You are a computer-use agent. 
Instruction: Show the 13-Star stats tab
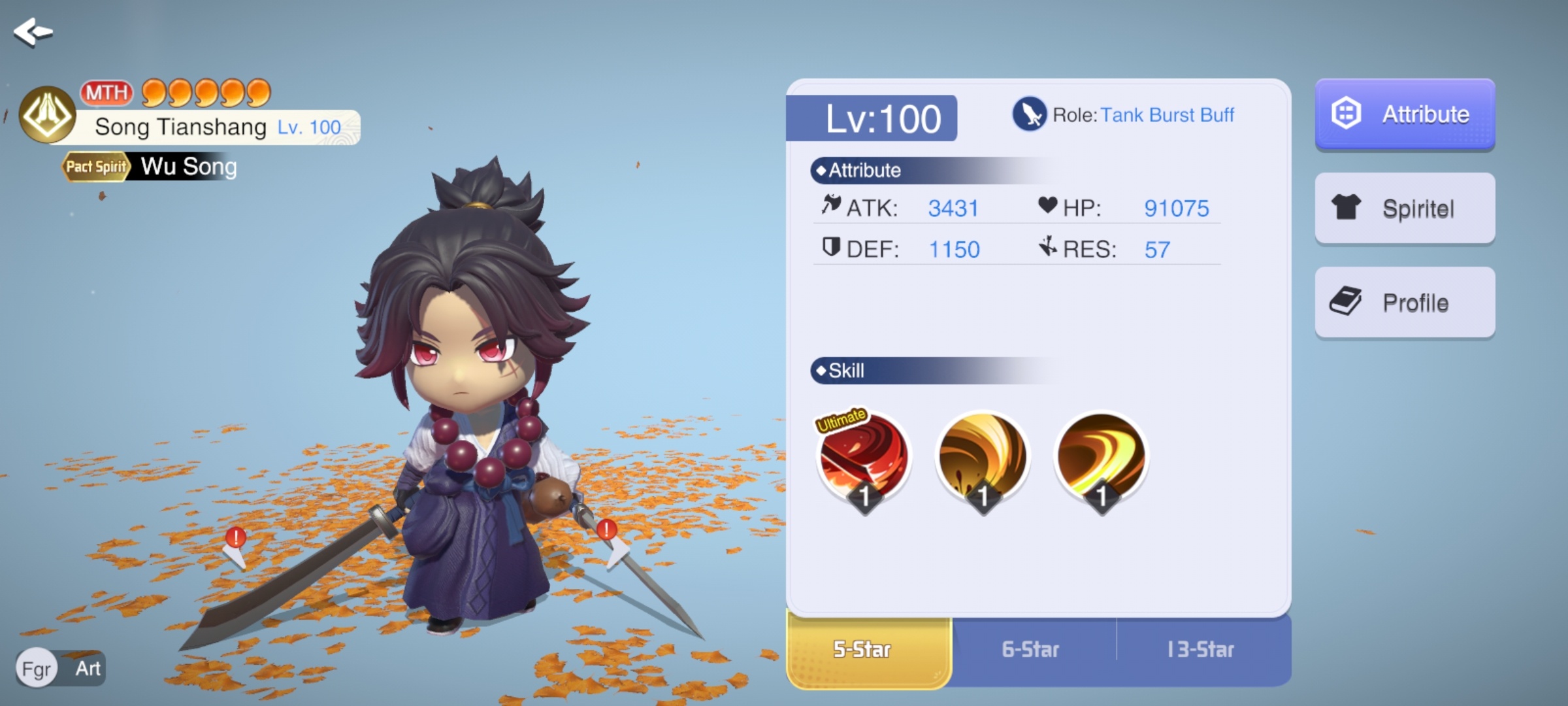[x=1201, y=650]
